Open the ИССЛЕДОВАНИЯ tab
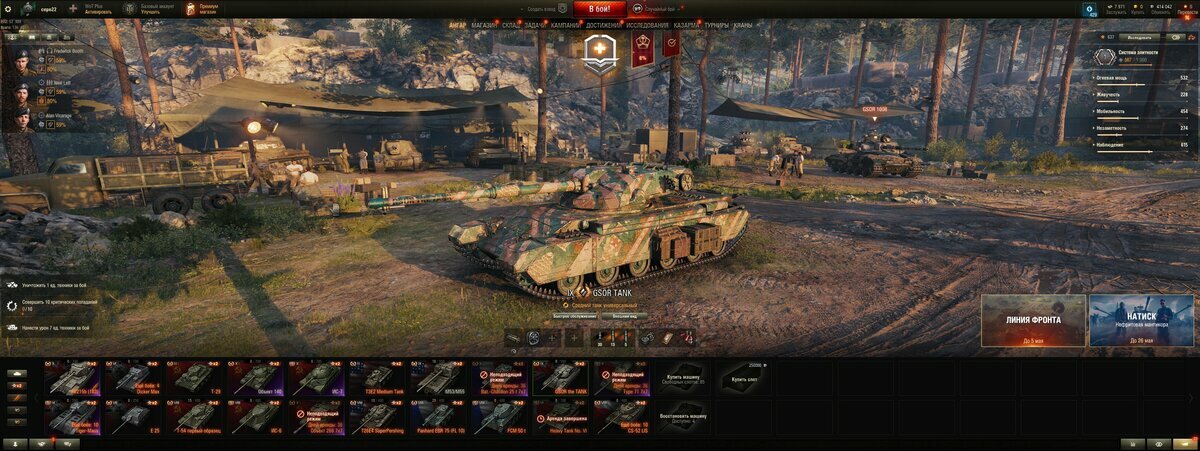 (x=648, y=24)
